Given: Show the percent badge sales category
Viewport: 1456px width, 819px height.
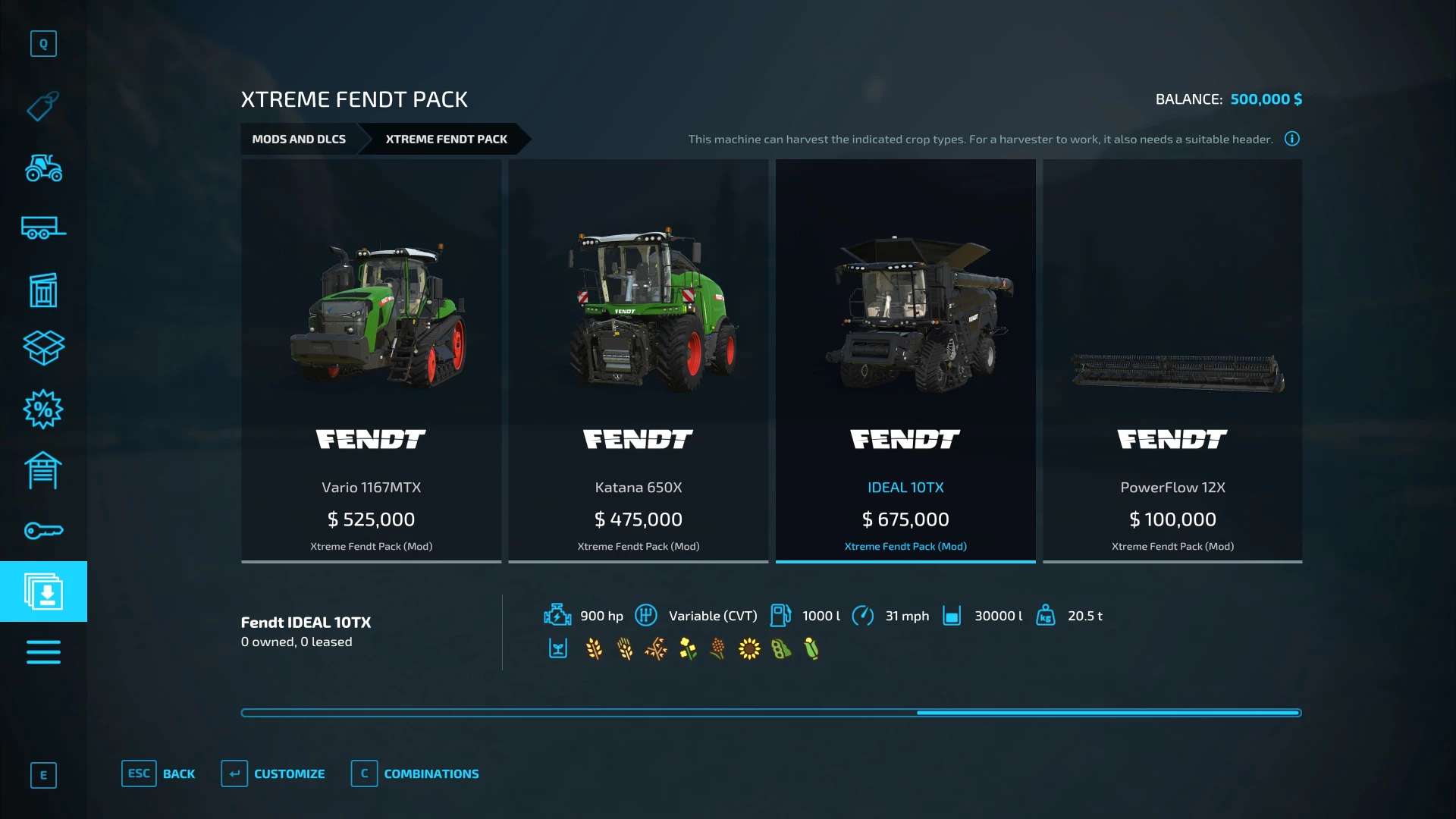Looking at the screenshot, I should (43, 409).
